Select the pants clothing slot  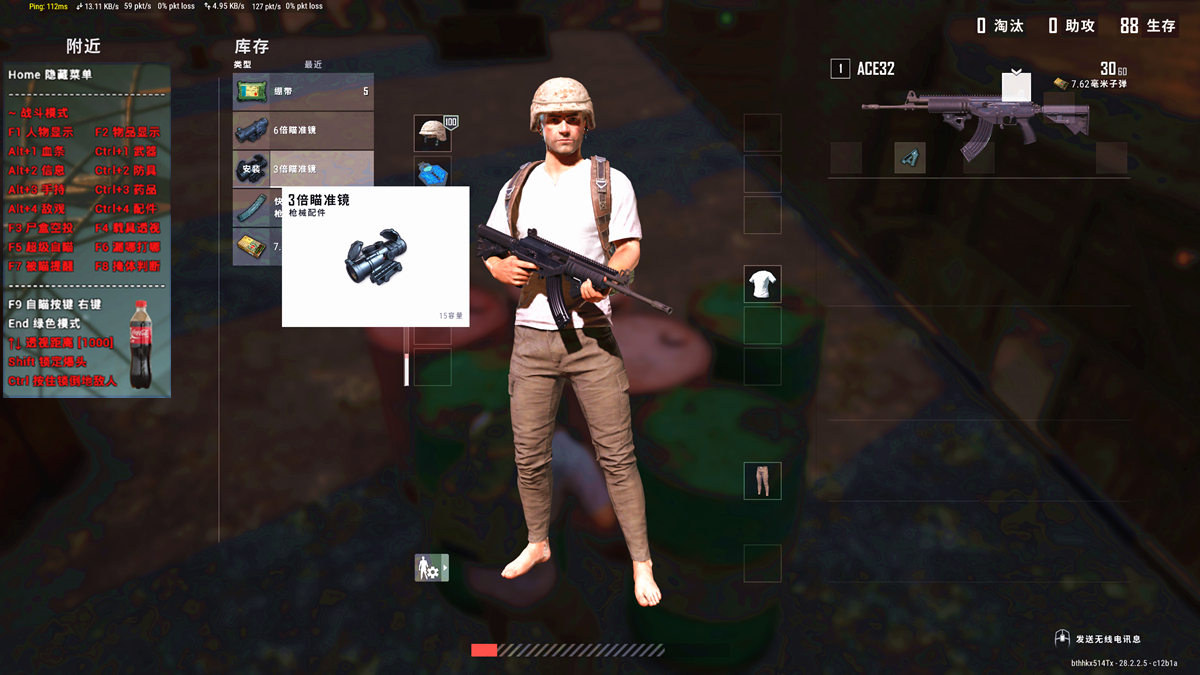(x=762, y=481)
